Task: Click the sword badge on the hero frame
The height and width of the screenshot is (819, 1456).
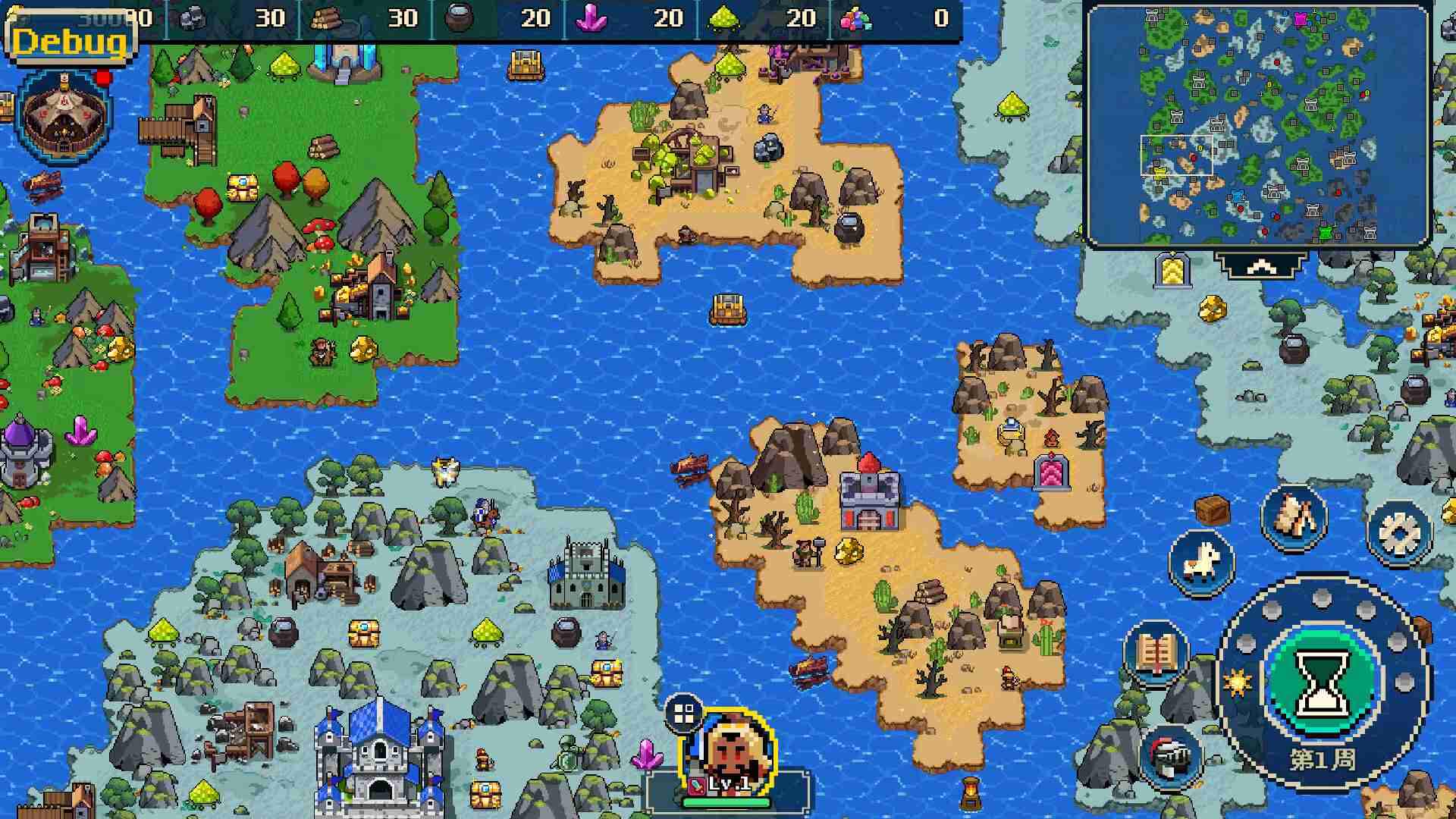Action: [695, 785]
